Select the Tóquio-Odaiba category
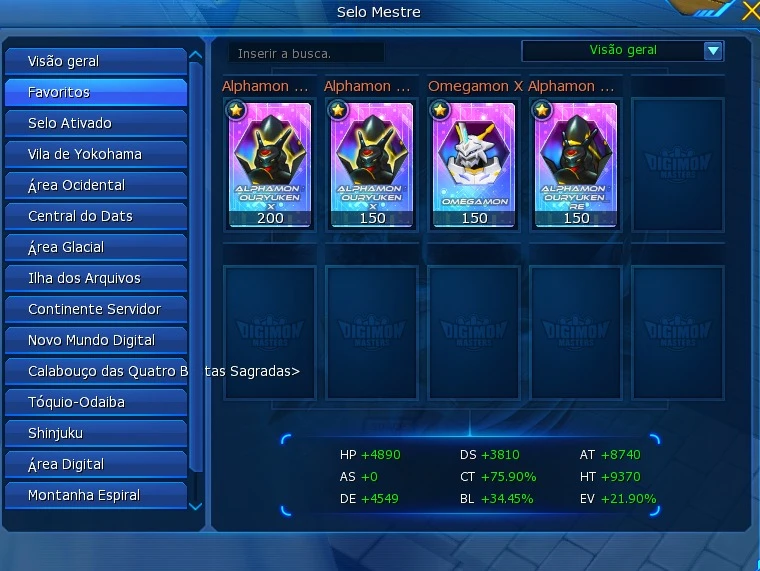This screenshot has height=571, width=760. (x=95, y=402)
